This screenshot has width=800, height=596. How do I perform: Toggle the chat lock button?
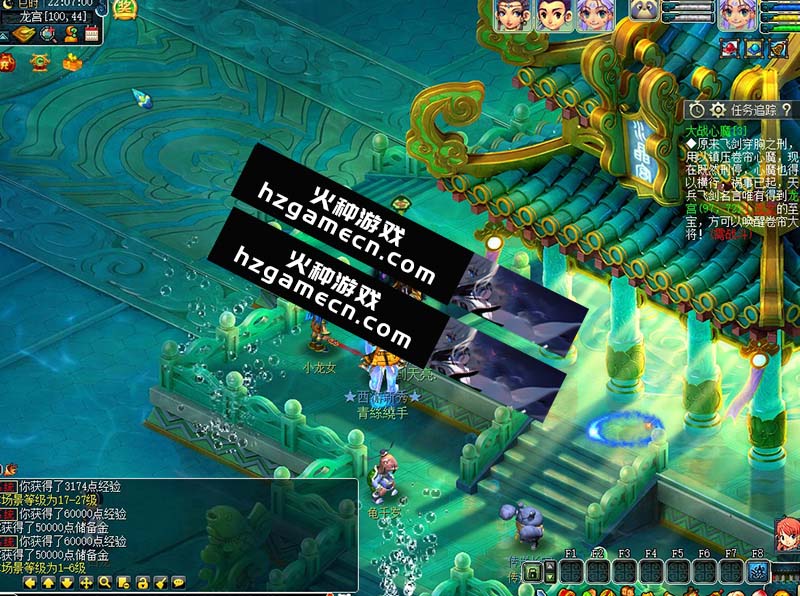click(142, 582)
